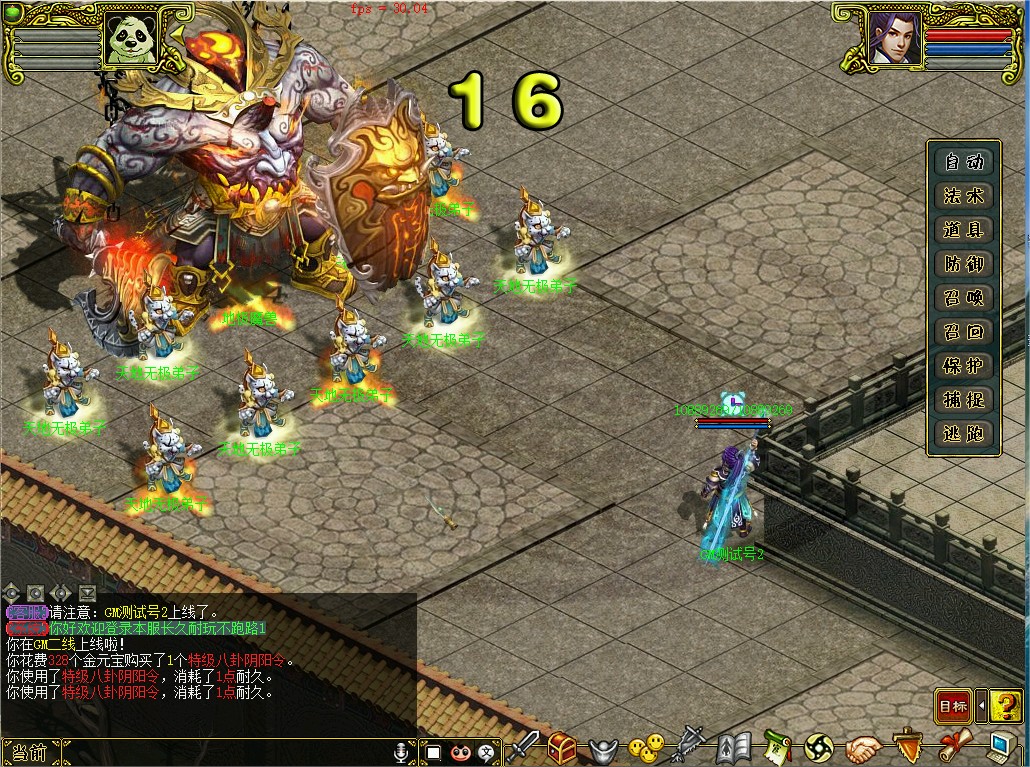This screenshot has height=767, width=1030.
Task: Select the 自动 auto-battle command
Action: point(964,162)
